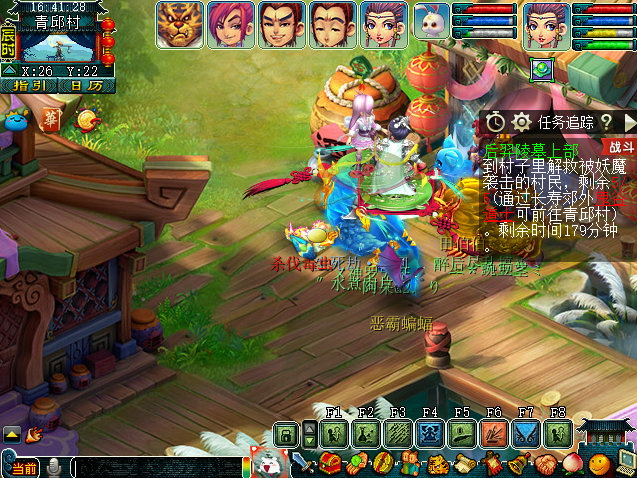The height and width of the screenshot is (478, 637).
Task: Click the 当前 chat channel button
Action: pos(24,468)
